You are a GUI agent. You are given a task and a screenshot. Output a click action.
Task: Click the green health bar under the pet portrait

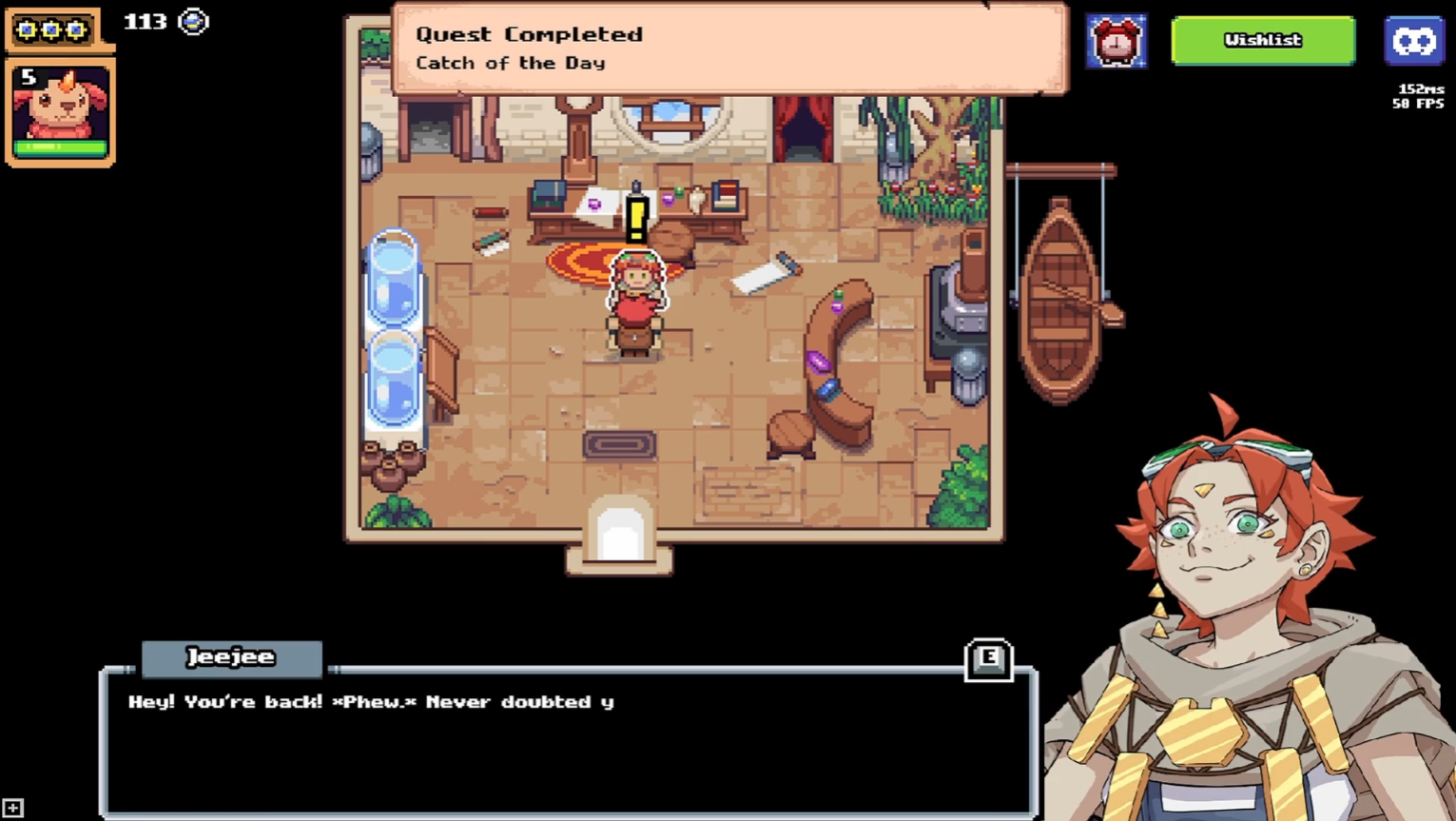(60, 148)
